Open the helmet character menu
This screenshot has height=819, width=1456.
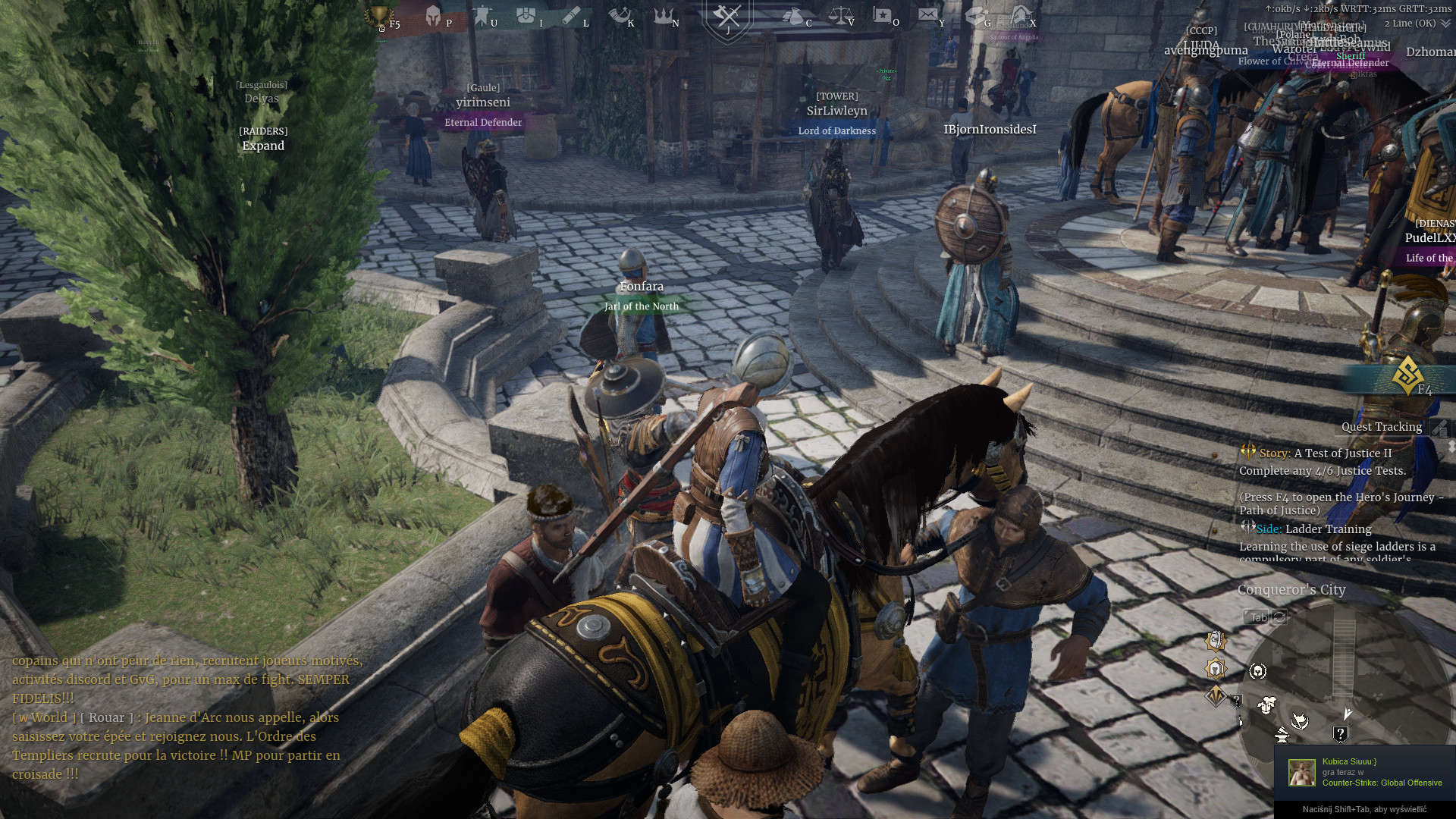[x=433, y=17]
